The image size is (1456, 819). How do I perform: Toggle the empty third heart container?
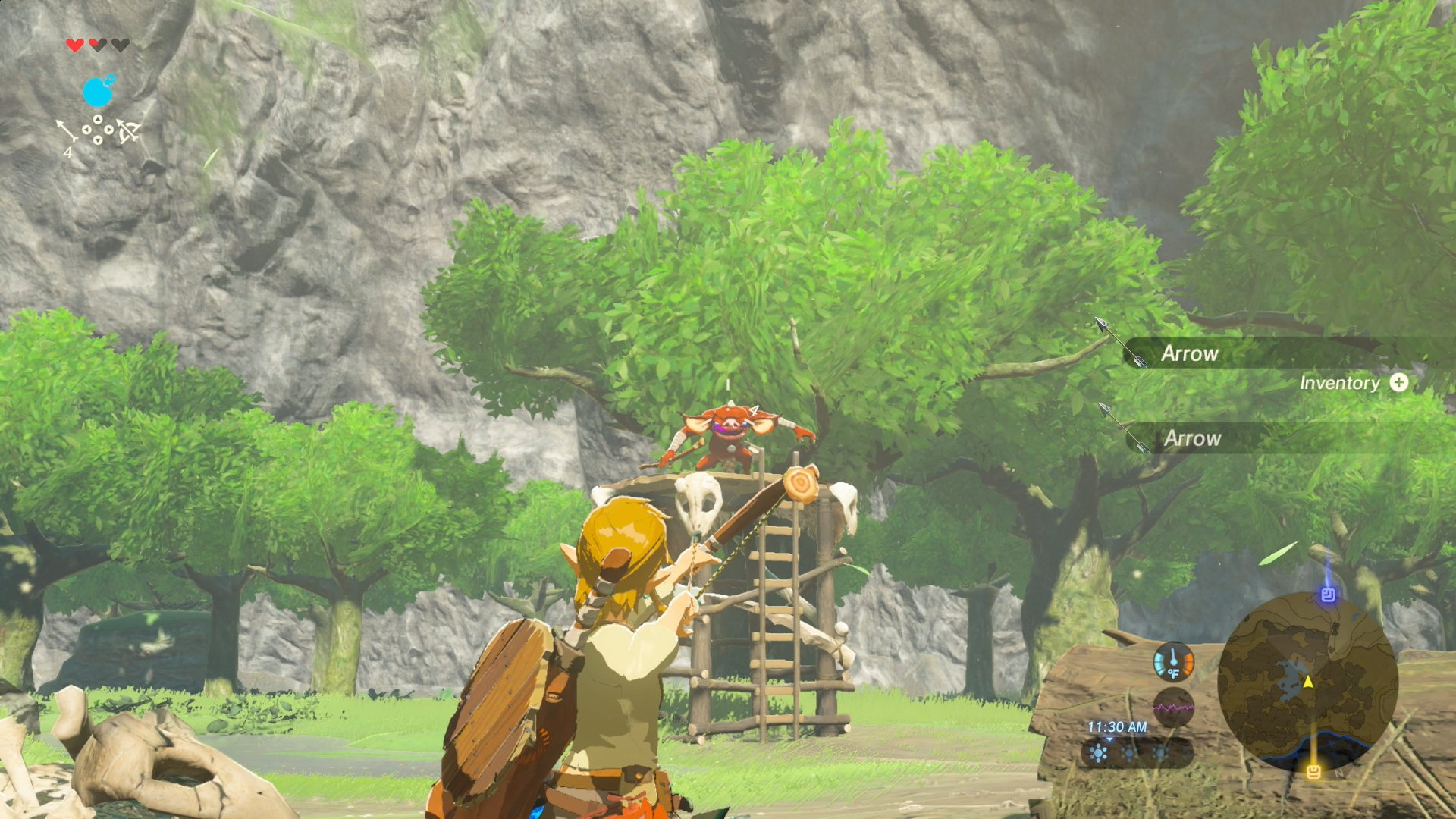tap(119, 44)
